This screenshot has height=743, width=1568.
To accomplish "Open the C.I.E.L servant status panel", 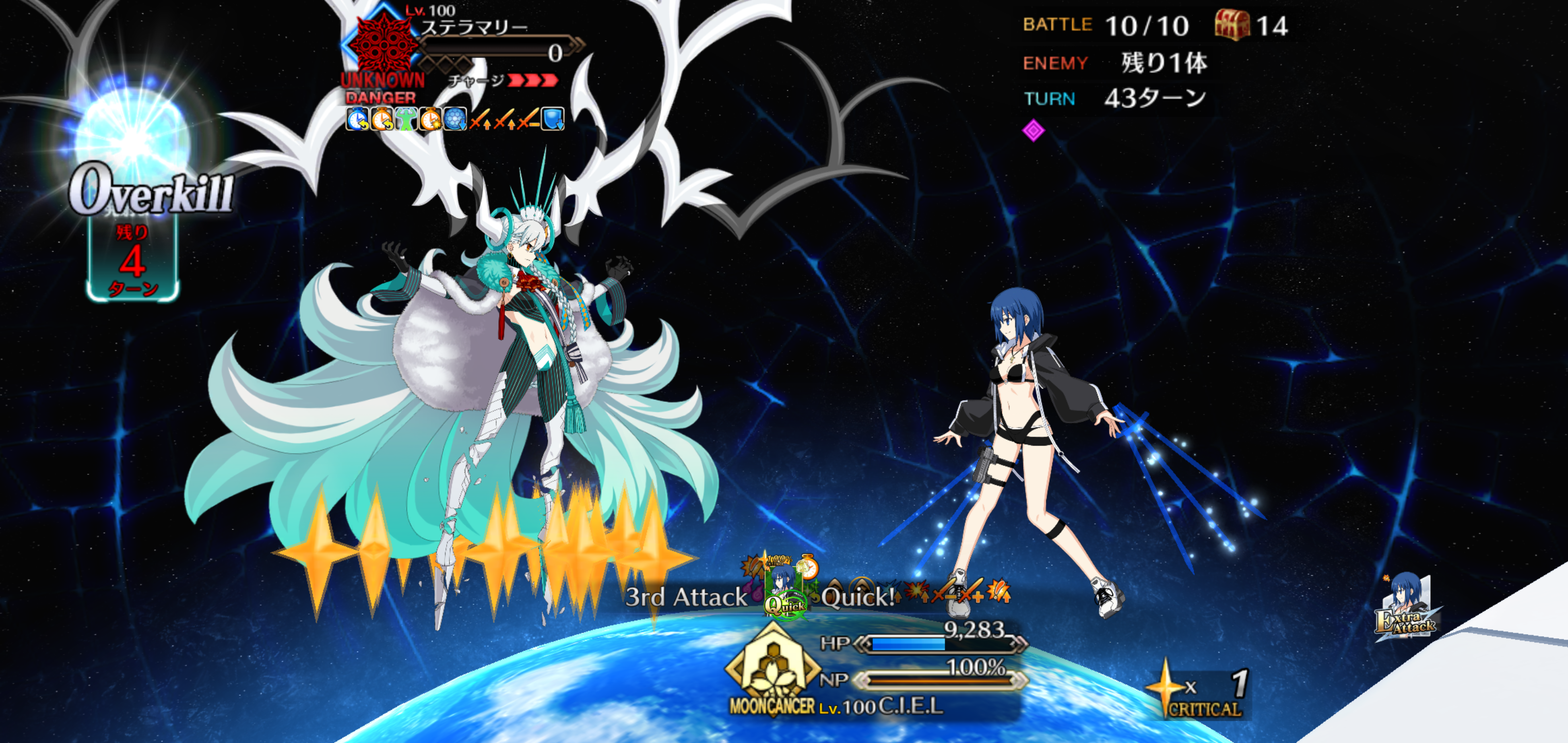I will point(910,706).
